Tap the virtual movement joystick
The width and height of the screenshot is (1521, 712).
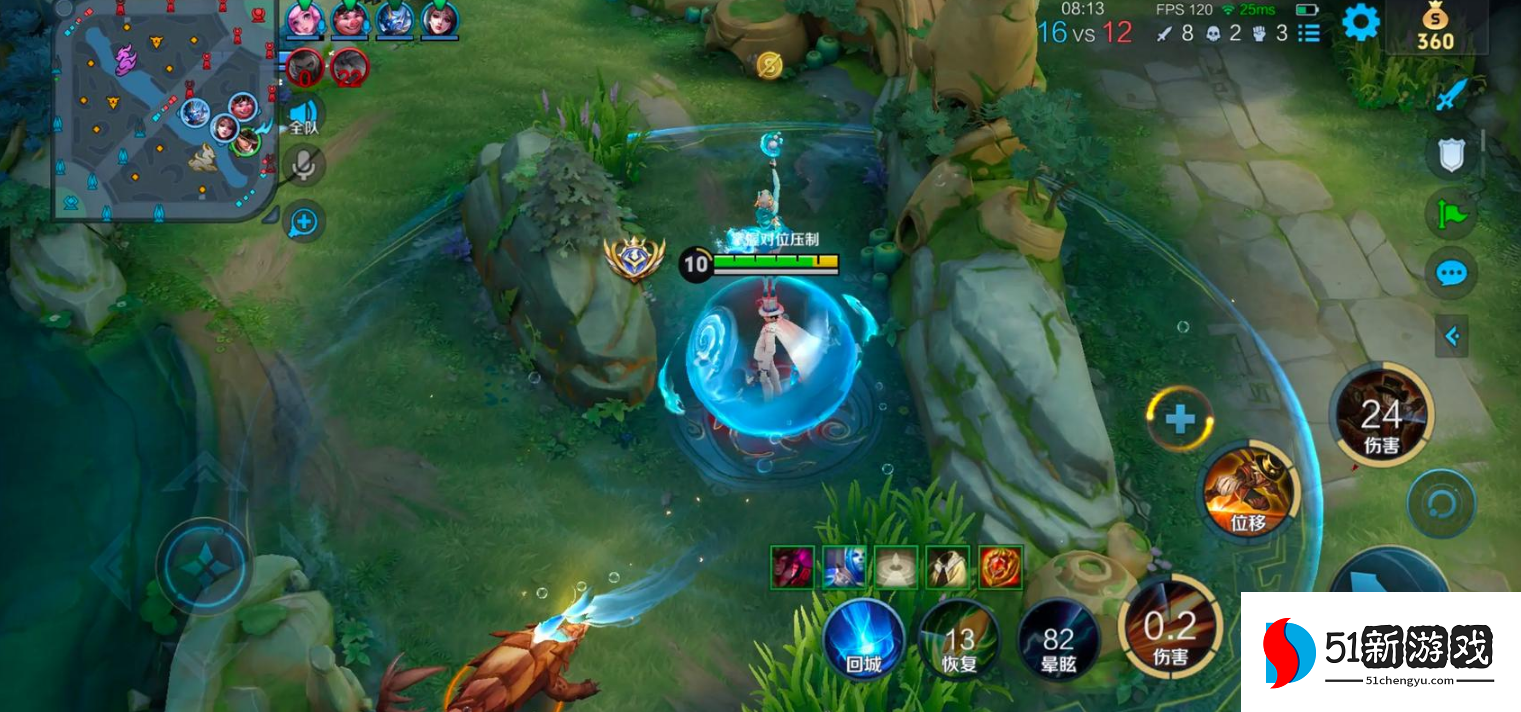[204, 567]
